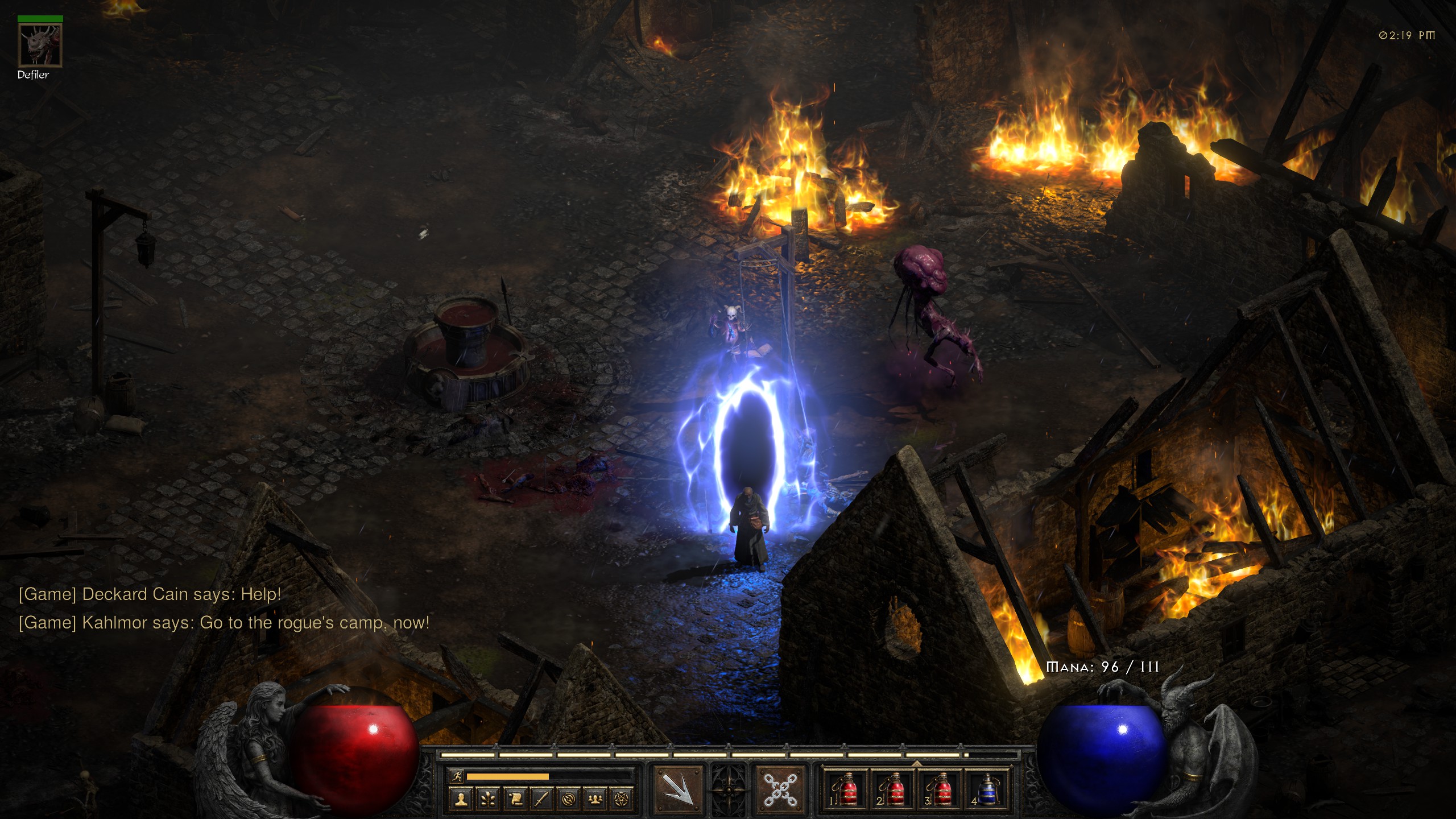Screen dimensions: 1456x819
Task: Open the pentagram game menu icon
Action: [x=622, y=799]
